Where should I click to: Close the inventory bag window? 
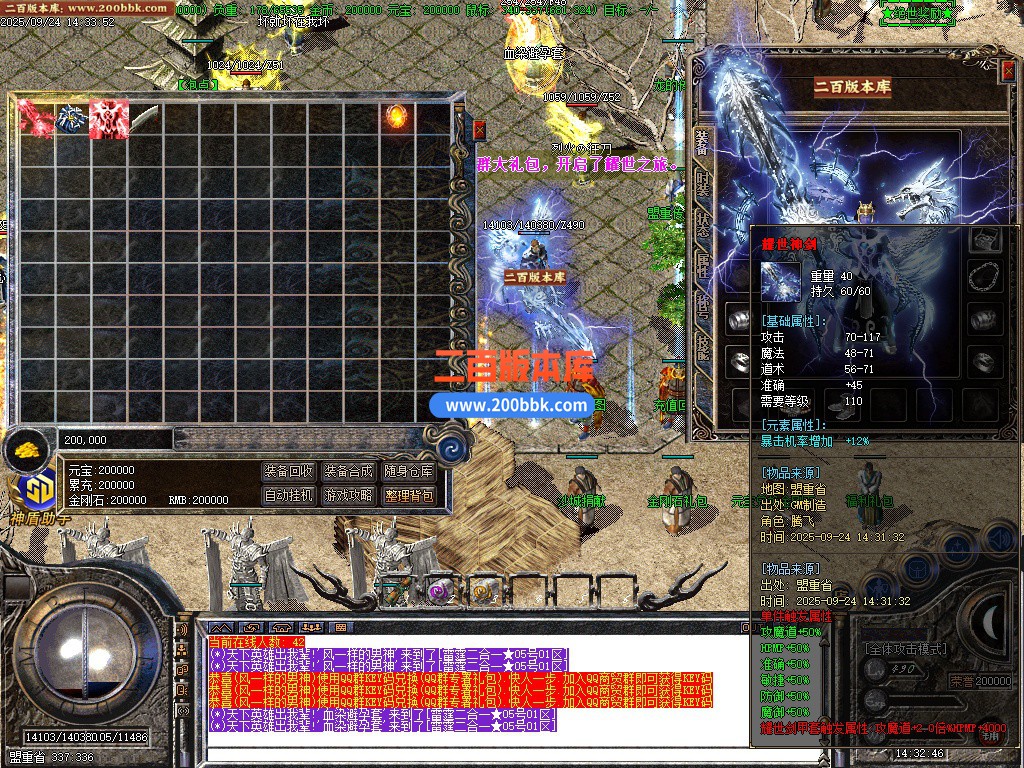click(479, 130)
